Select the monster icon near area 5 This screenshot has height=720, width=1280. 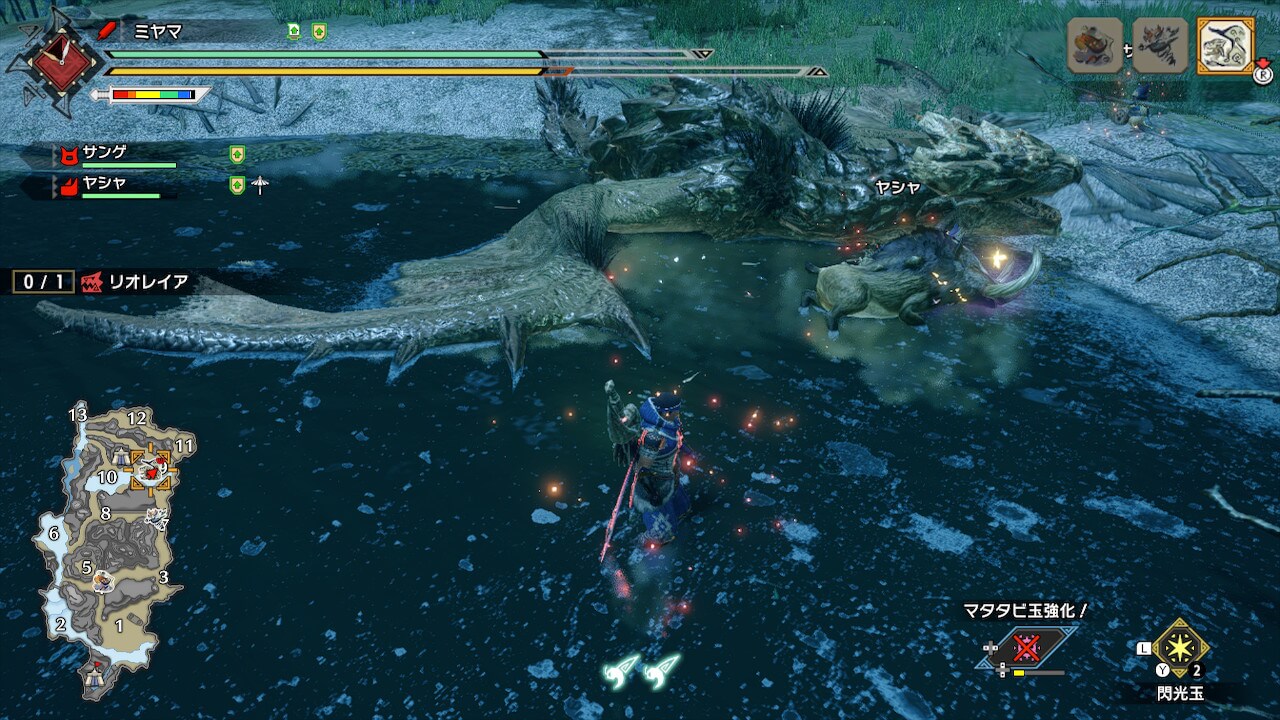tap(102, 579)
